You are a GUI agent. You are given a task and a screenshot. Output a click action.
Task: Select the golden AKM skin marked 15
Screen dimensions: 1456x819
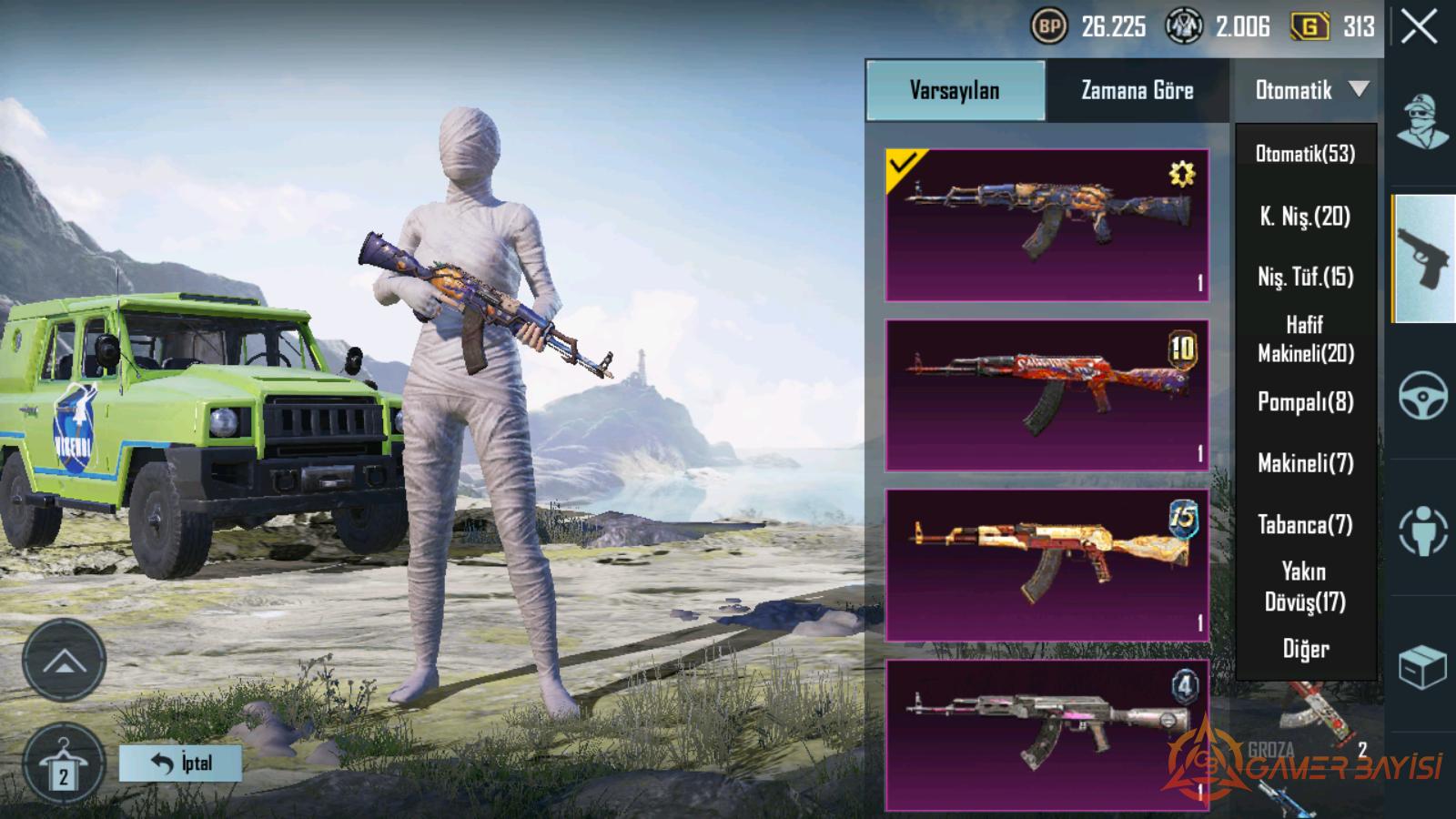coord(1046,565)
